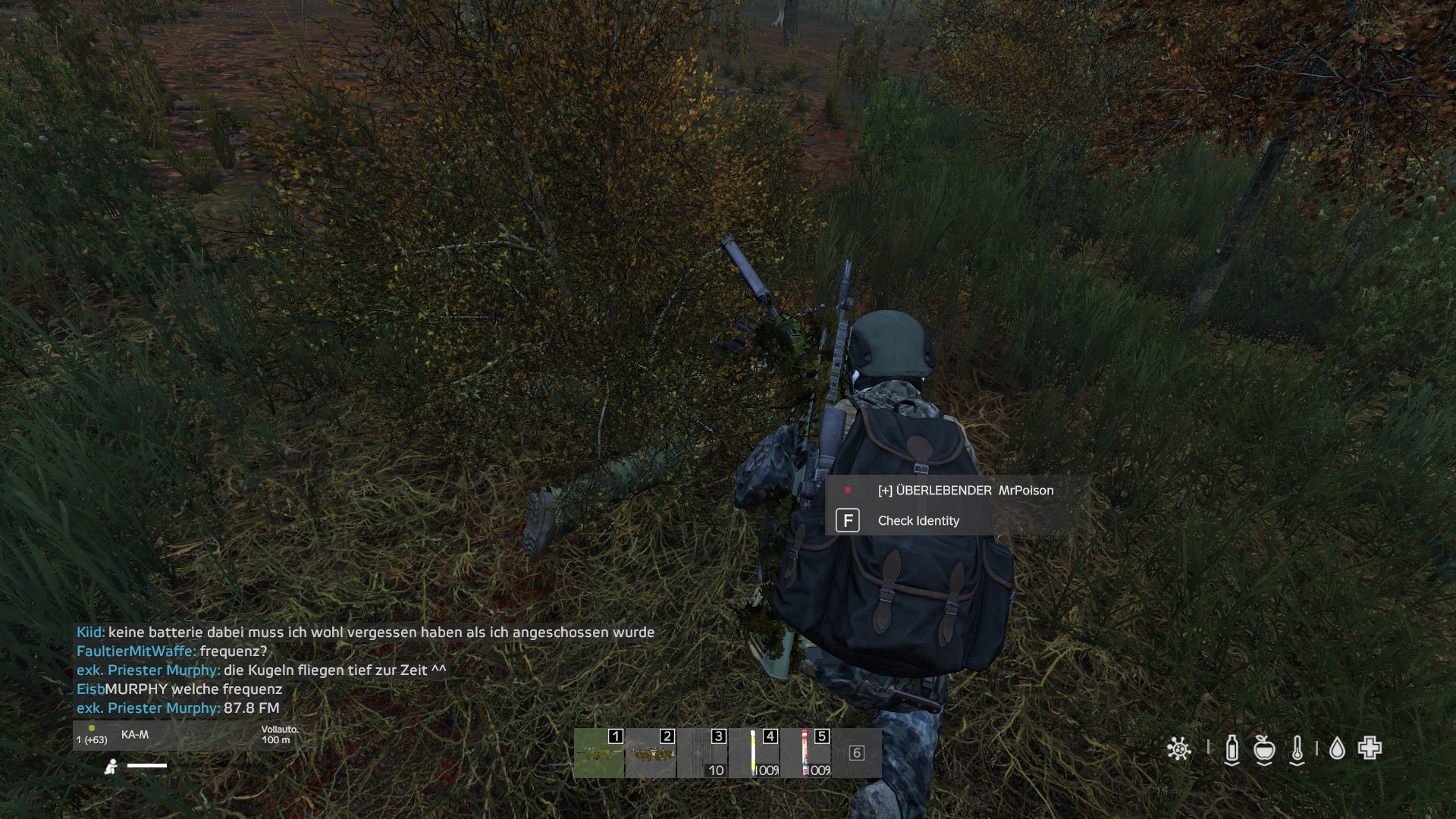Select the empty hotbar slot 6
The image size is (1456, 819).
[x=856, y=753]
